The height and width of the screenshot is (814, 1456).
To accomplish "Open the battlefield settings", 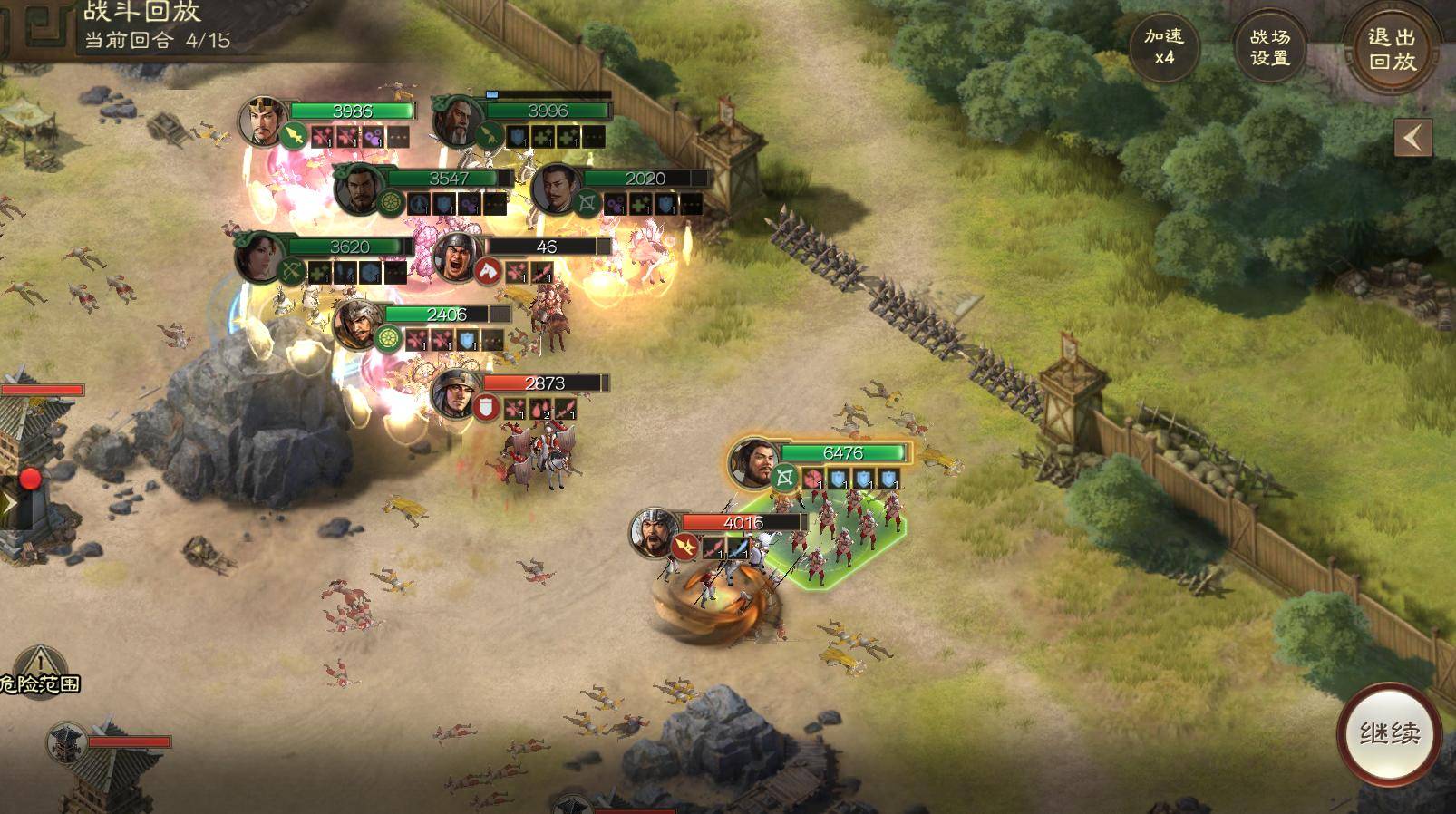I will pyautogui.click(x=1269, y=47).
